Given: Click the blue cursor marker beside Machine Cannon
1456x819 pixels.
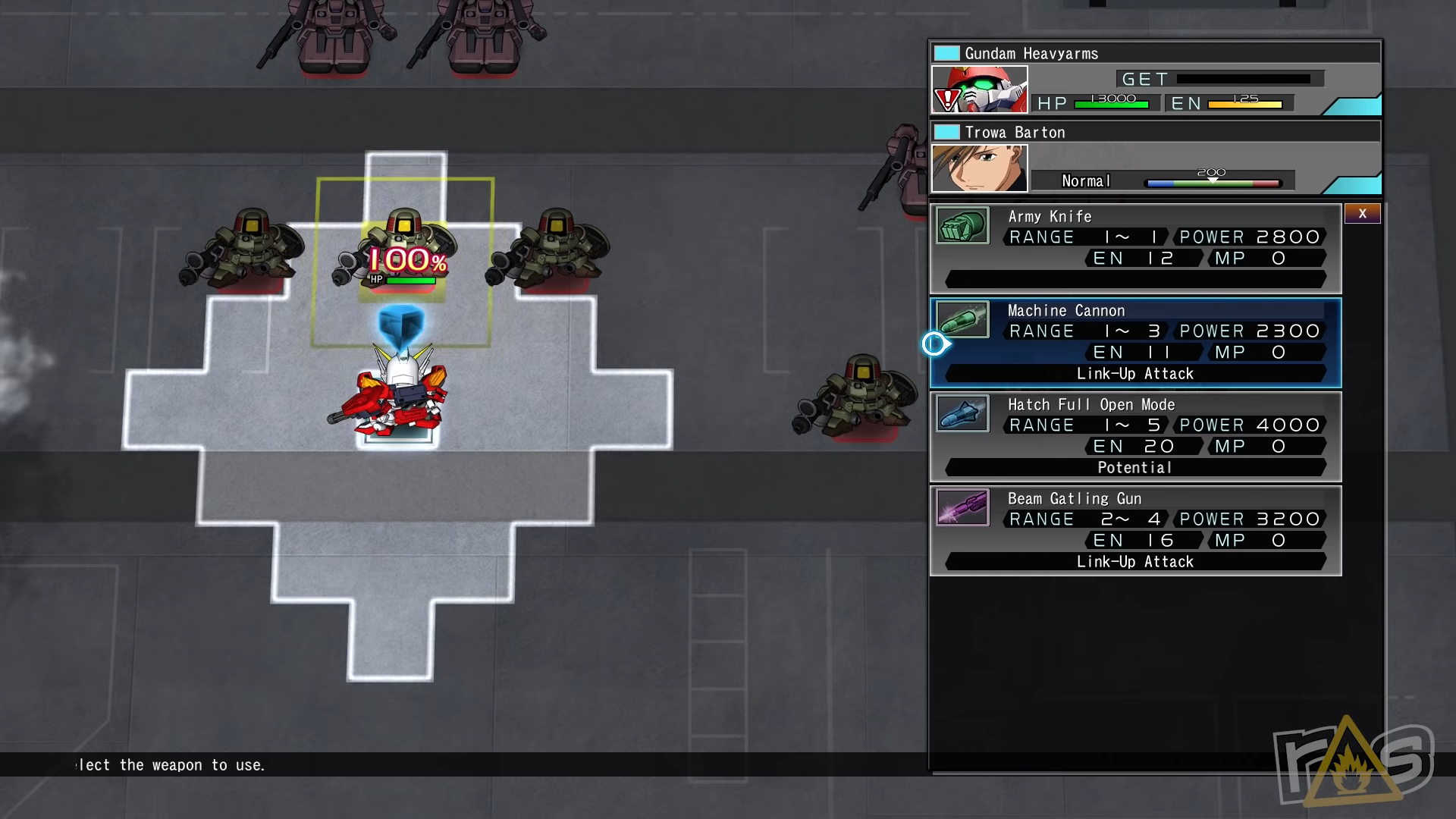Looking at the screenshot, I should pyautogui.click(x=934, y=344).
